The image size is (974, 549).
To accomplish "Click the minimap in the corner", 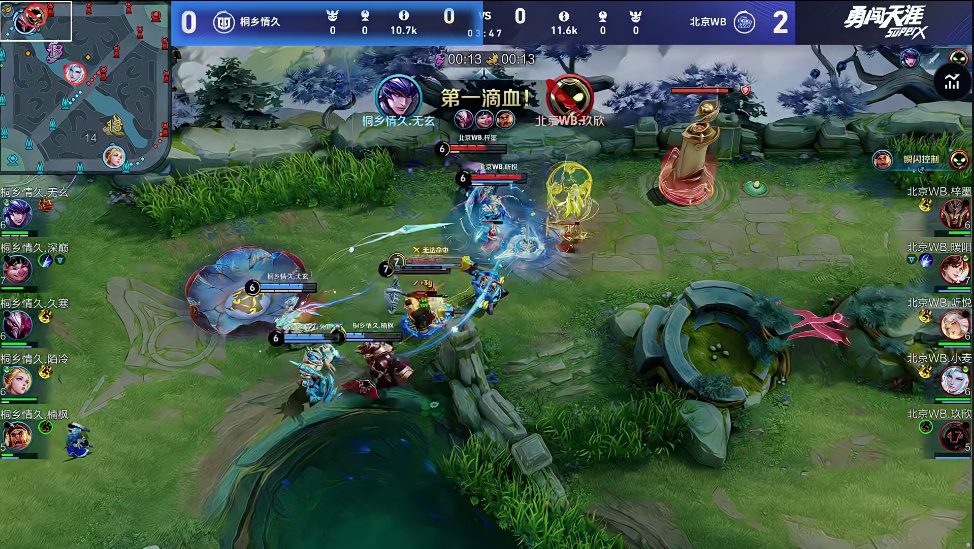I will (x=85, y=87).
